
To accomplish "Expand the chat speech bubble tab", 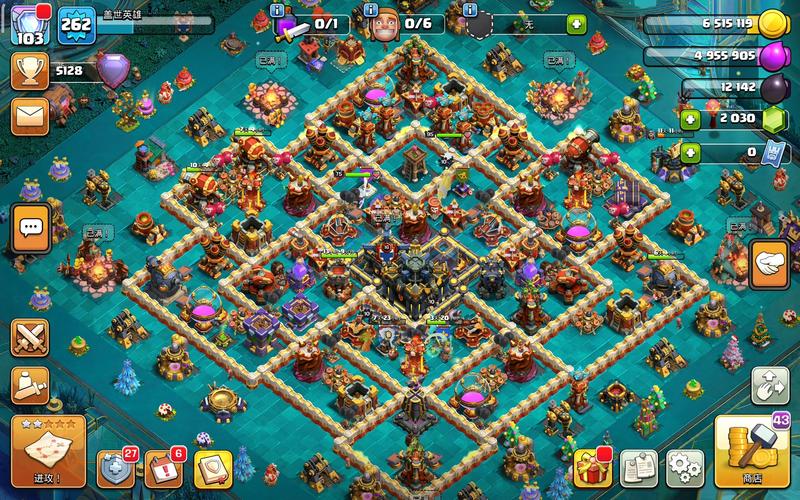I will 30,229.
